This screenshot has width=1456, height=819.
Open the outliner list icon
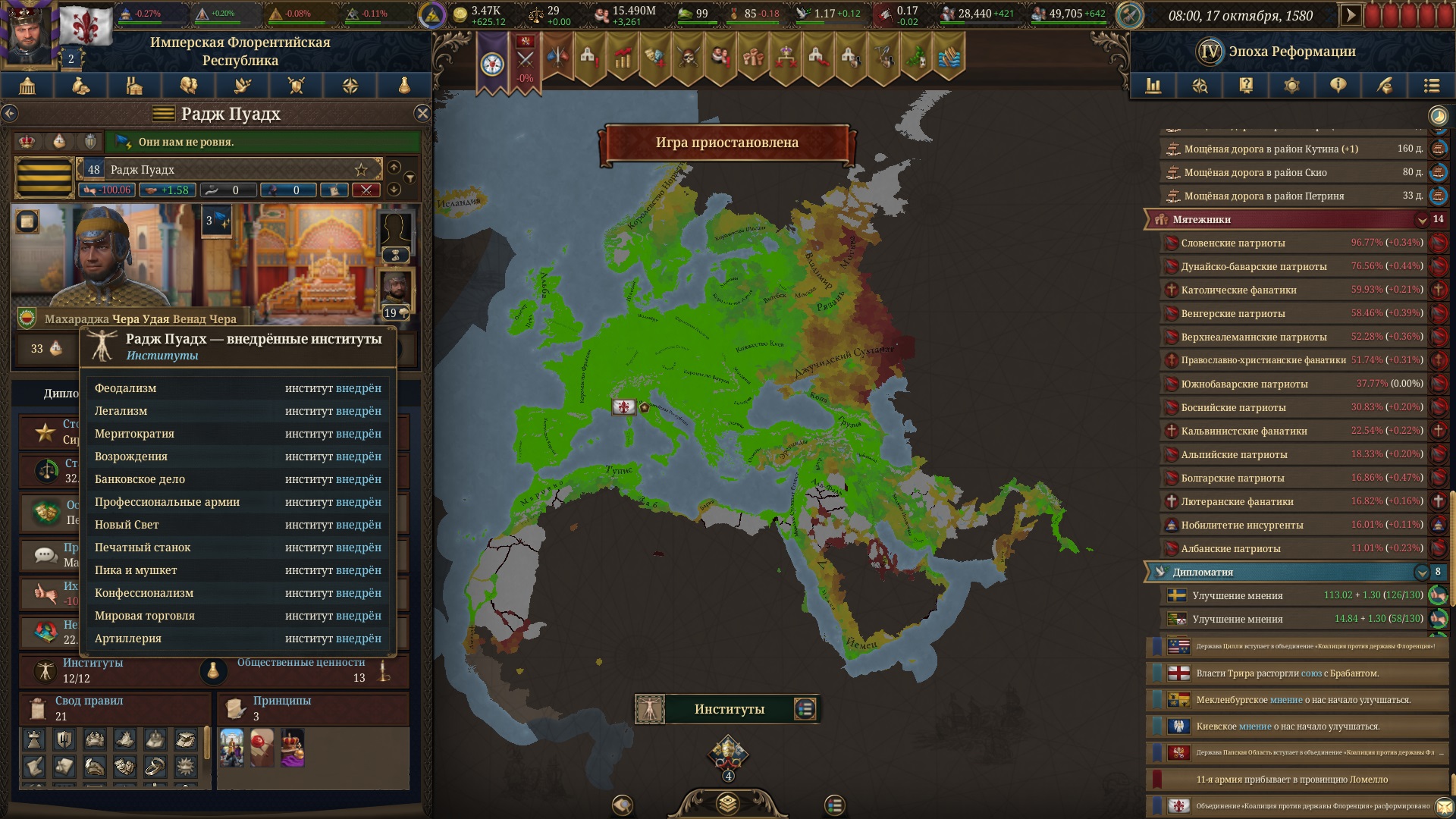point(1431,86)
